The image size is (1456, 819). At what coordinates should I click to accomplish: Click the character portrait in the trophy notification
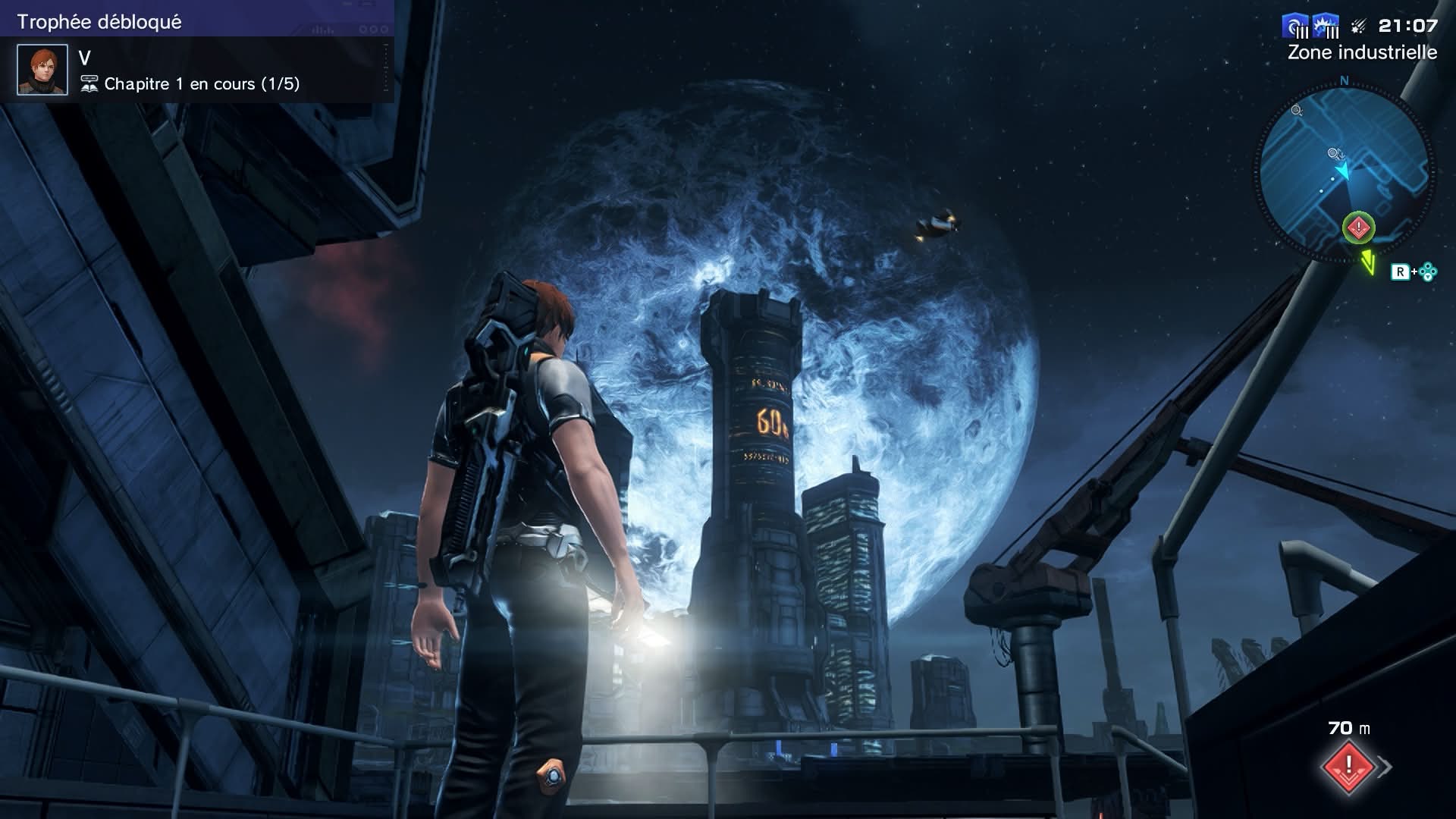[42, 70]
